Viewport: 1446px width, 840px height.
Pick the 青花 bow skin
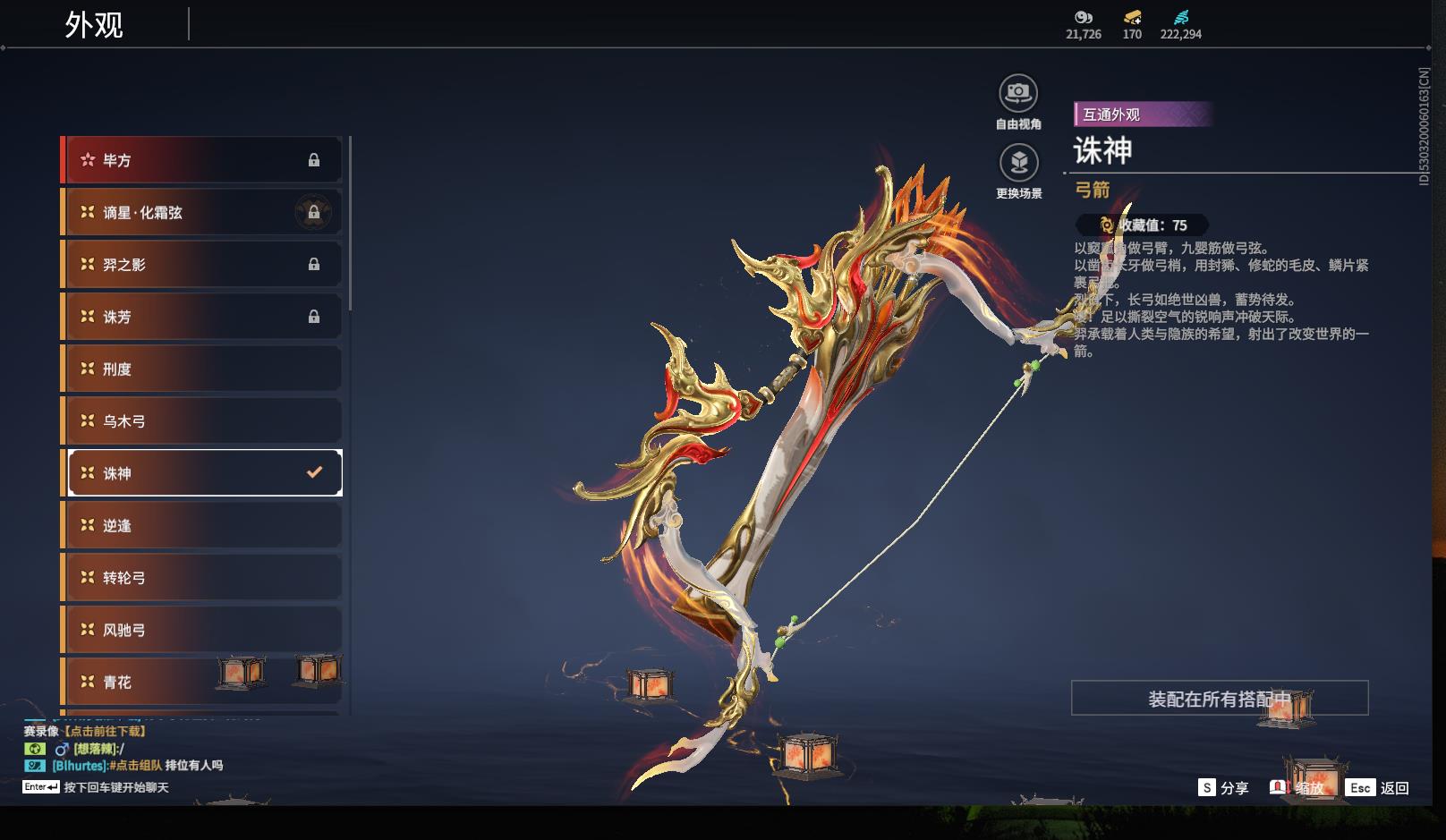(x=201, y=682)
